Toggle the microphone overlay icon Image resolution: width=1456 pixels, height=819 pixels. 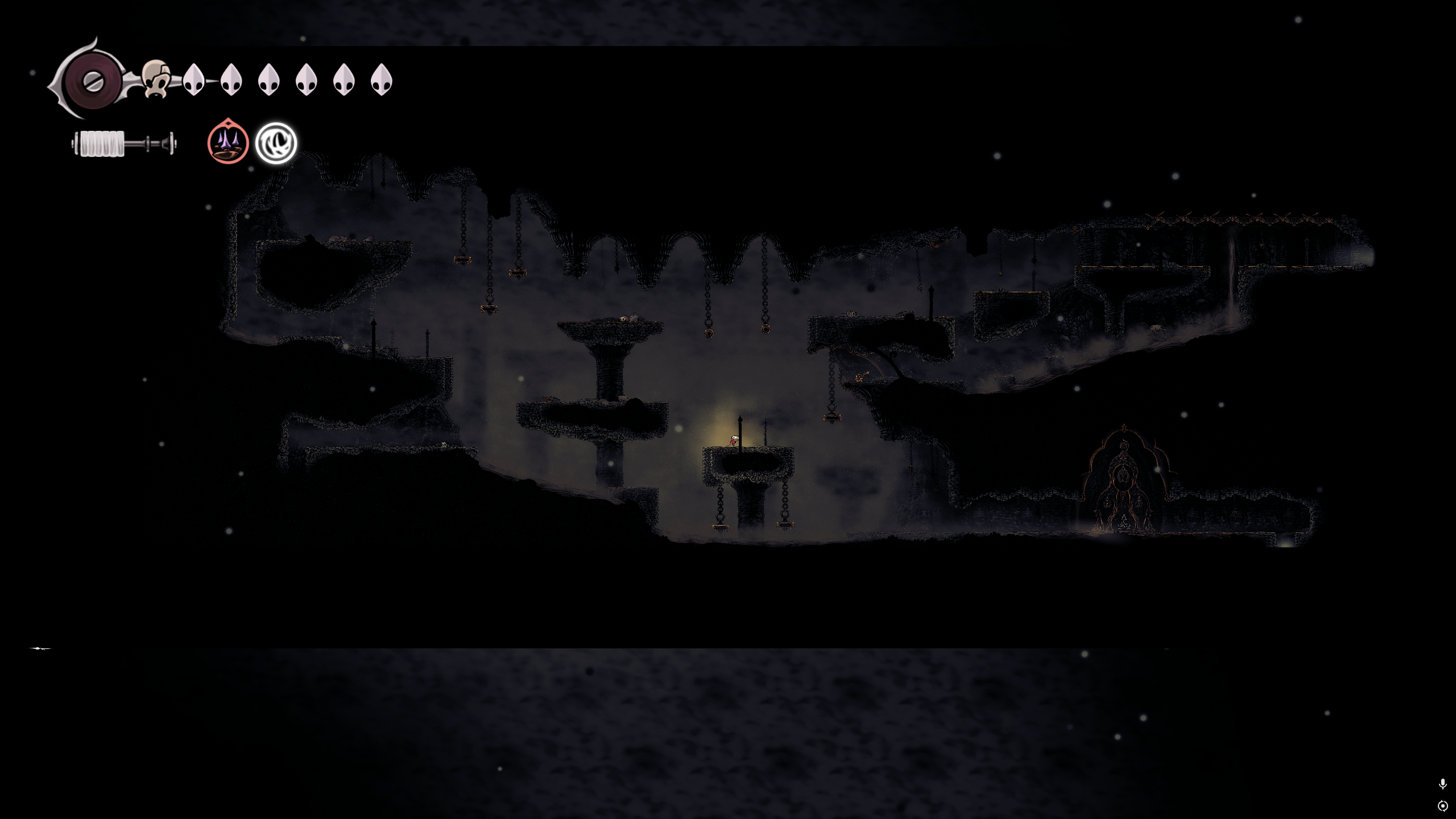tap(1442, 784)
